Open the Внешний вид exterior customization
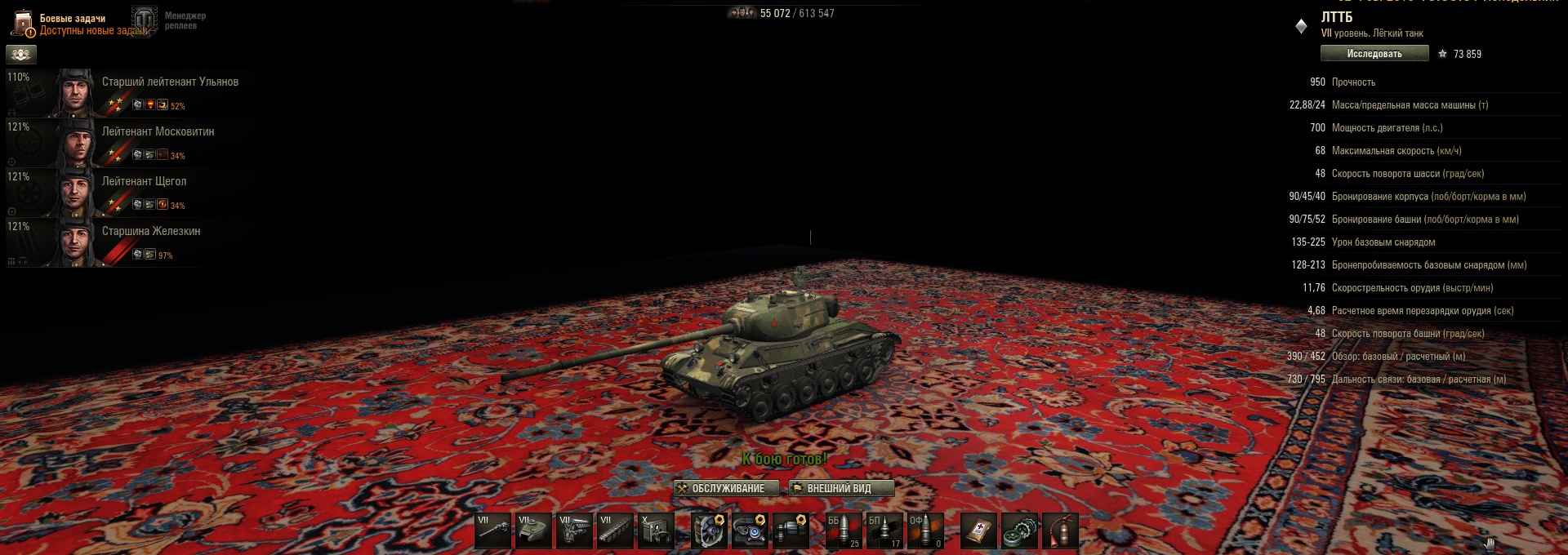 pyautogui.click(x=840, y=488)
